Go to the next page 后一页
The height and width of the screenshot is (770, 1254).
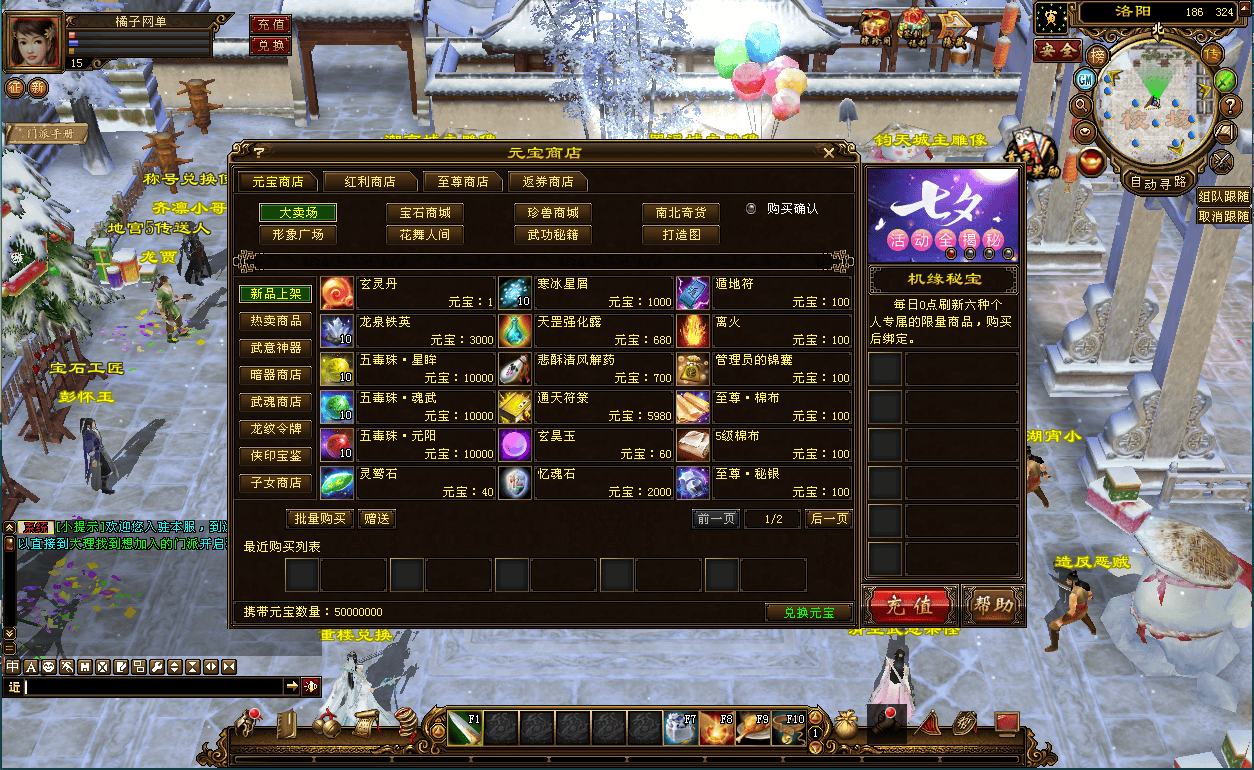click(829, 519)
